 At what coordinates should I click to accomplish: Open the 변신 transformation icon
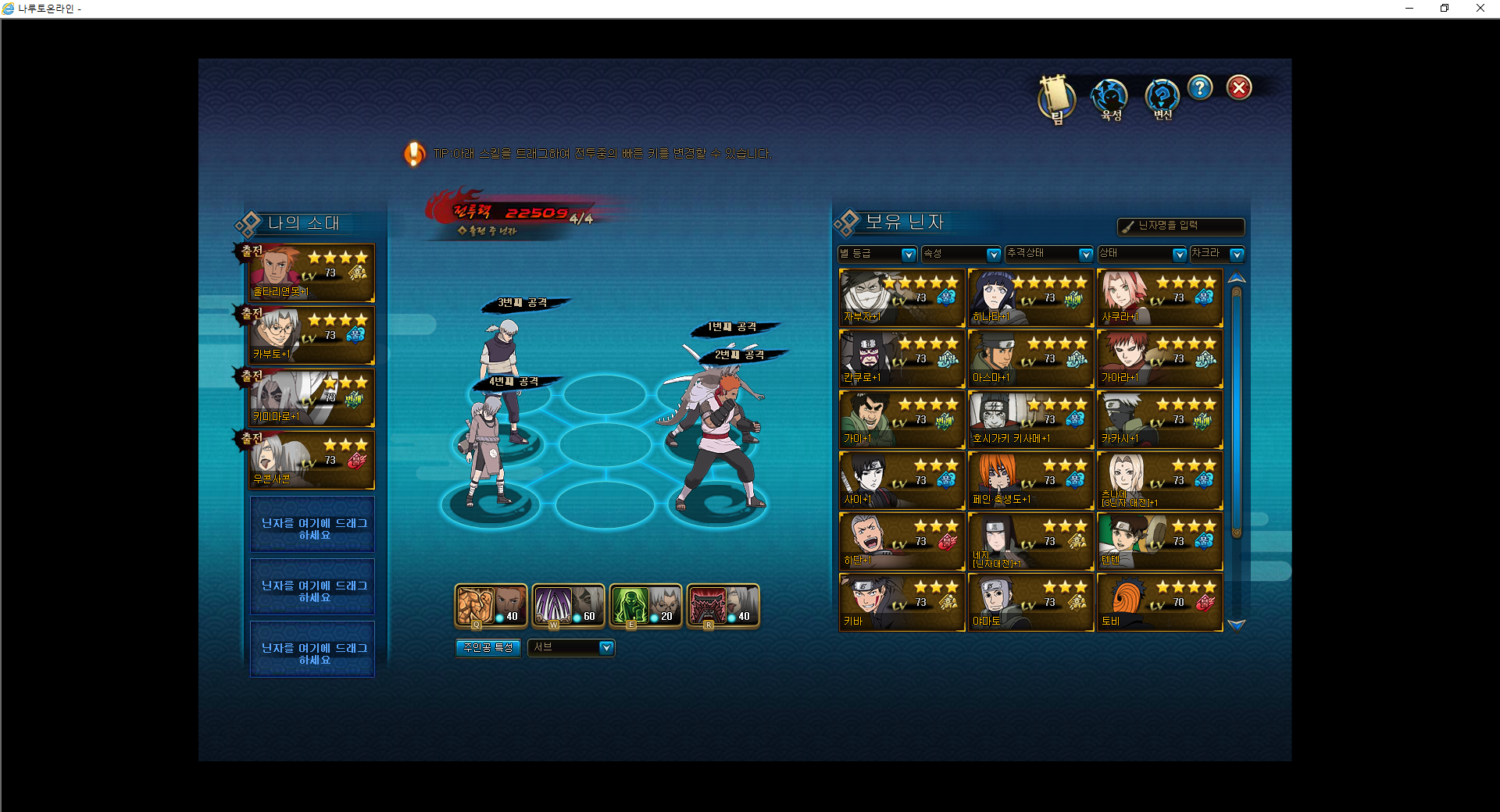1162,98
